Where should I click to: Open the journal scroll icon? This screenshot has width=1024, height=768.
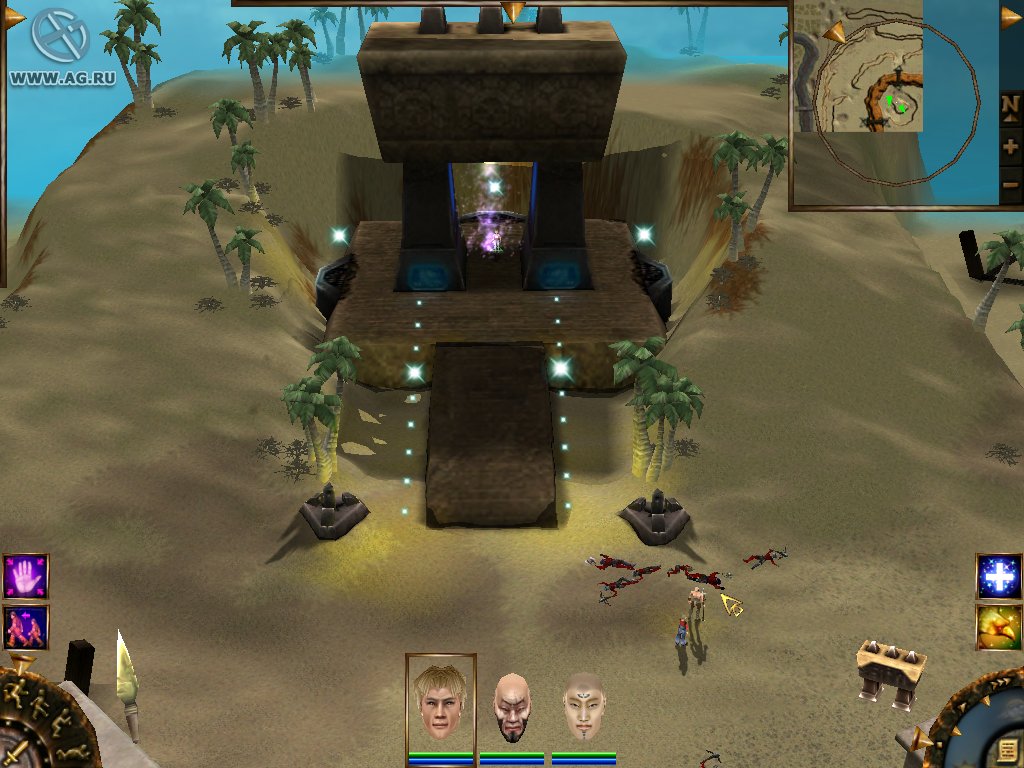(x=1007, y=750)
